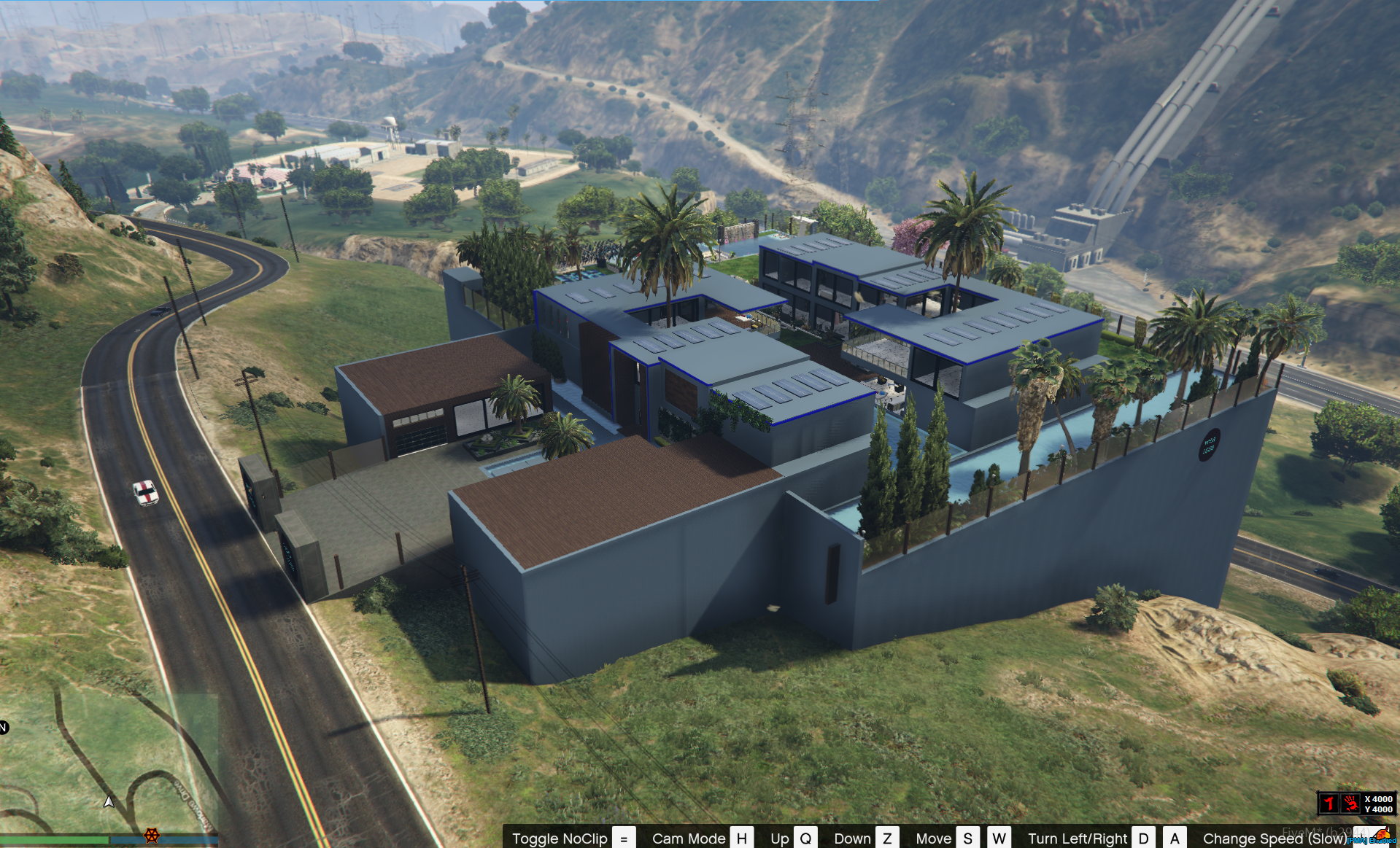Viewport: 1400px width, 848px height.
Task: Click the green health bar under the minimap
Action: click(53, 841)
